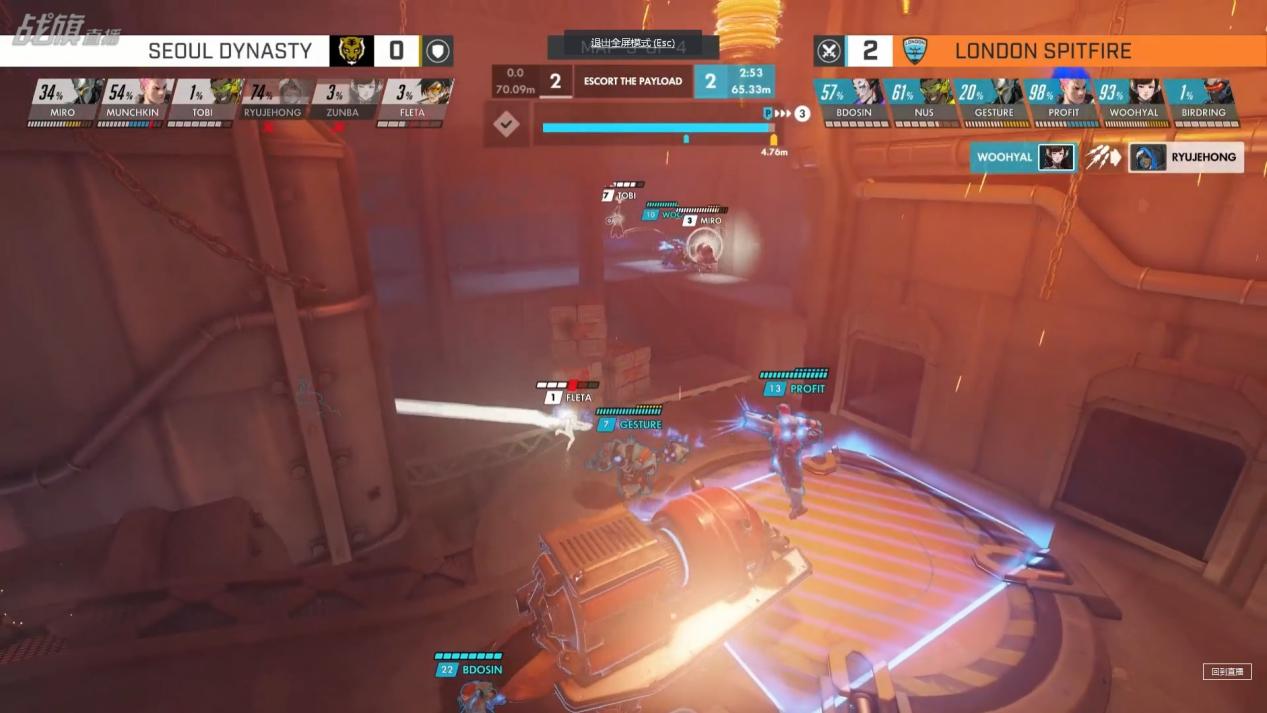Click the 退出全屏模式 exit fullscreen notice
The height and width of the screenshot is (713, 1267).
point(632,44)
